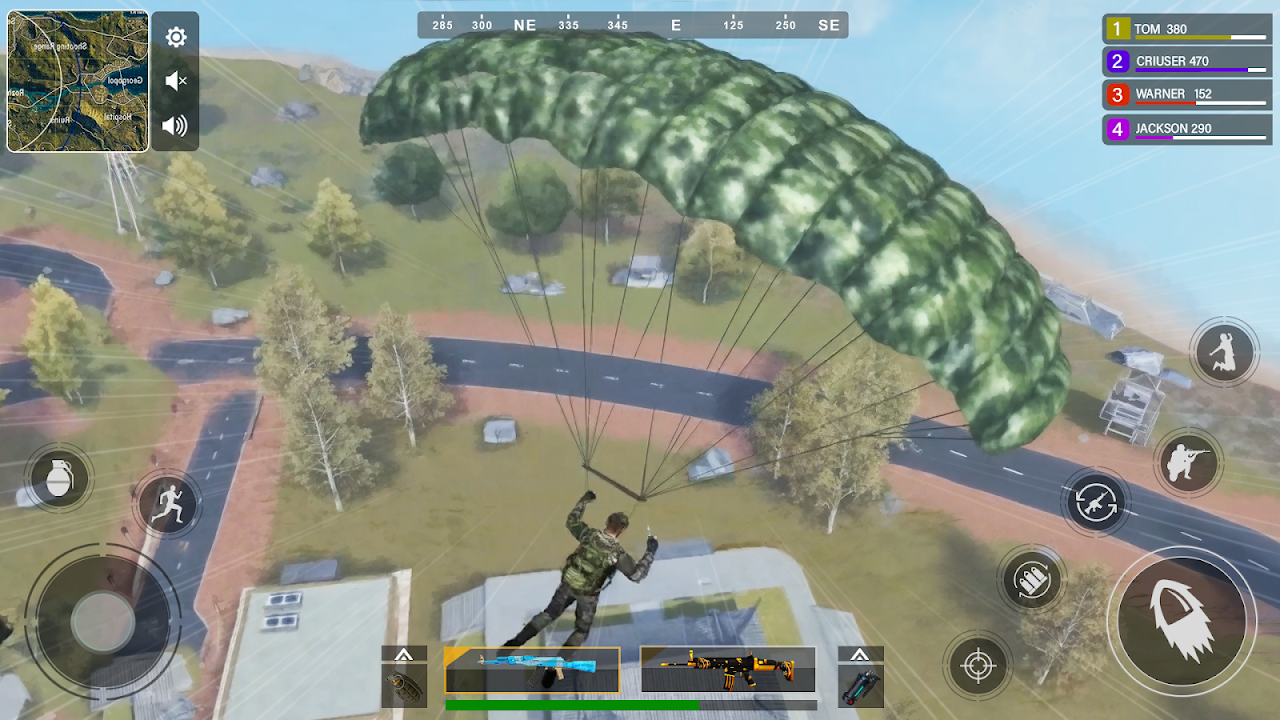This screenshot has height=720, width=1280.
Task: Throw a grenade with the round grenade button
Action: [x=60, y=477]
